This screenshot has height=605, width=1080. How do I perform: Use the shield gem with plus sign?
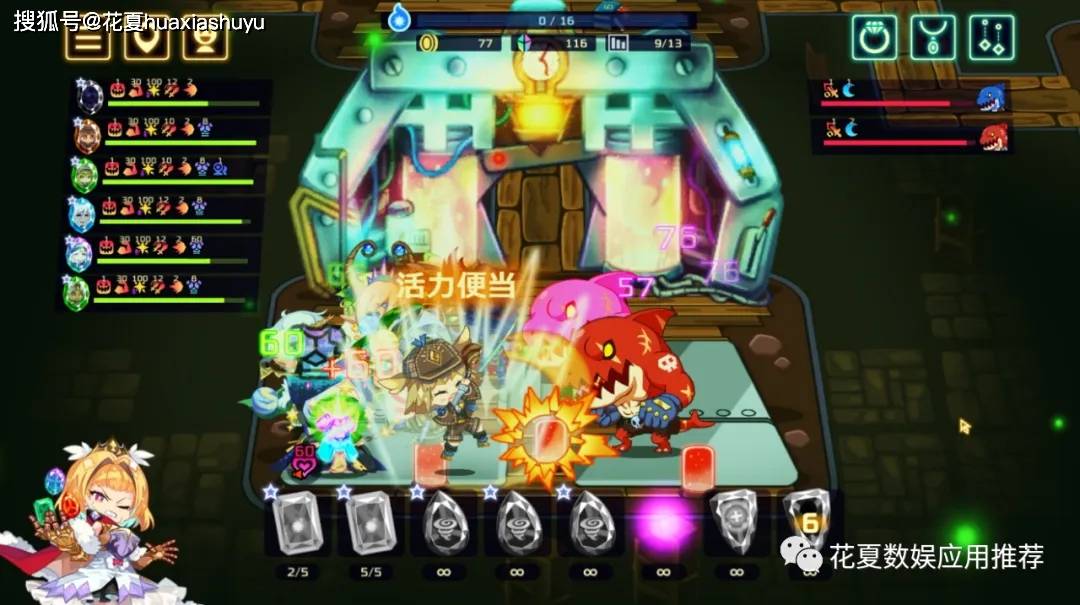(x=736, y=523)
